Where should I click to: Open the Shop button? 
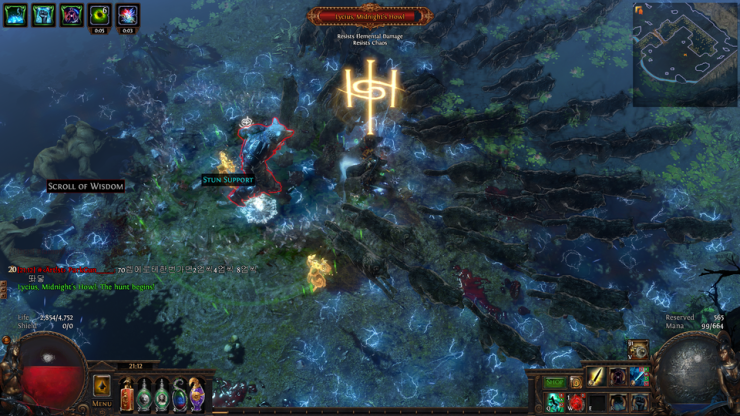554,383
